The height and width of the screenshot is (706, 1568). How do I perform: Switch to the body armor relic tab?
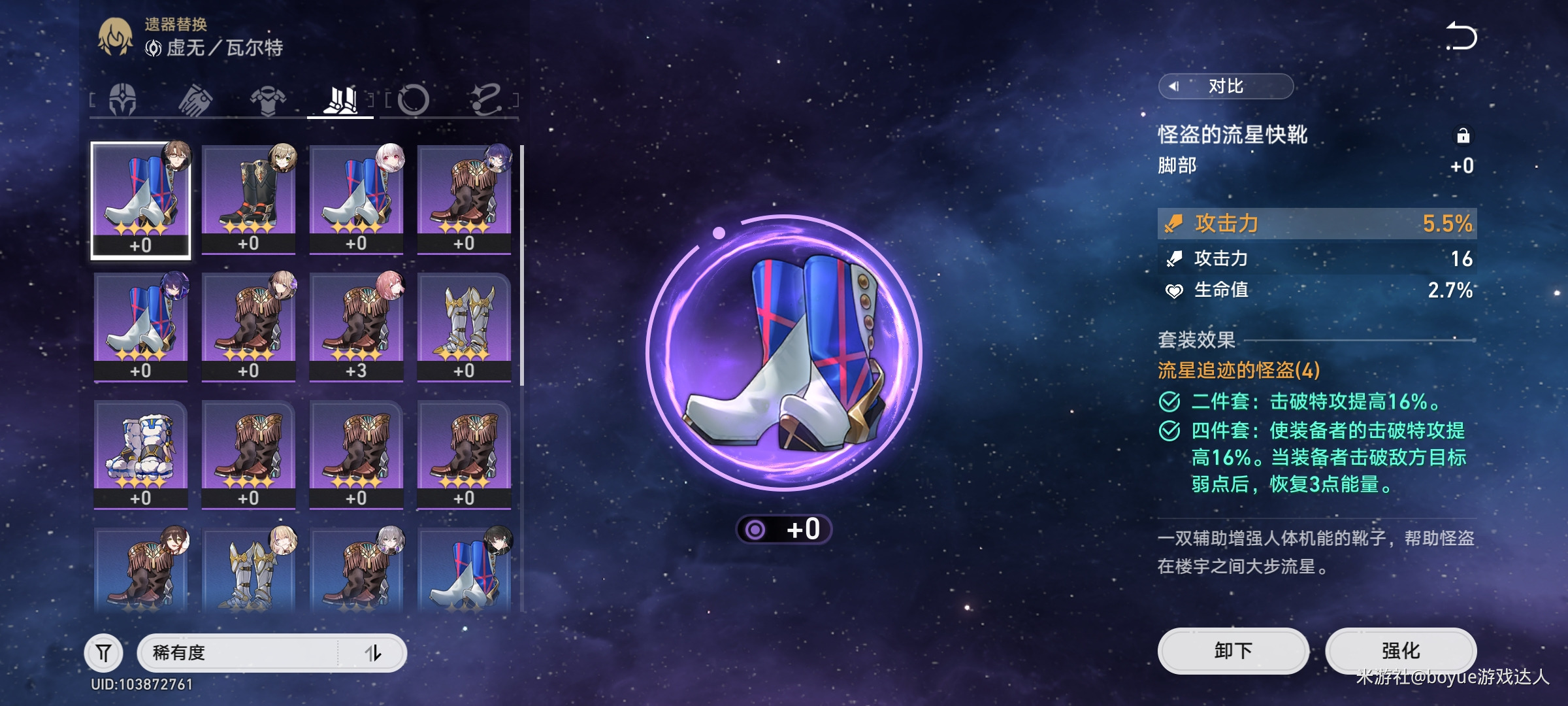click(x=268, y=100)
